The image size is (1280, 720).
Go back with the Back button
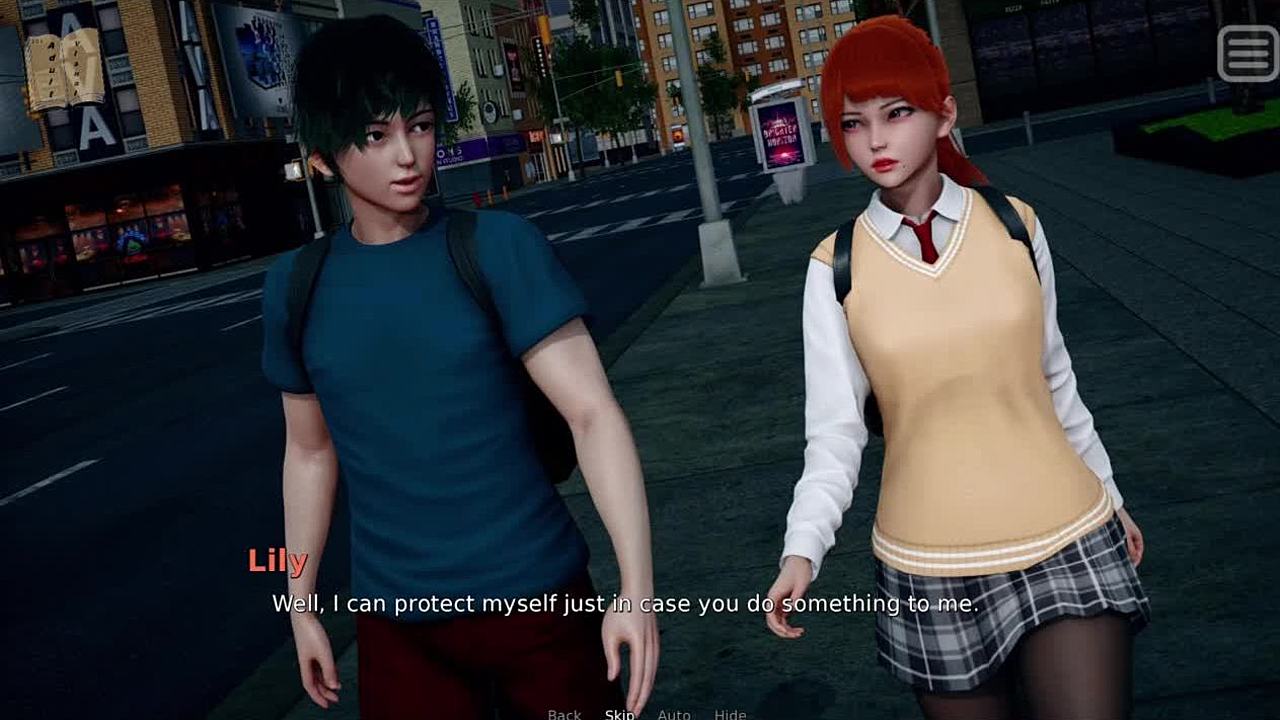point(564,714)
